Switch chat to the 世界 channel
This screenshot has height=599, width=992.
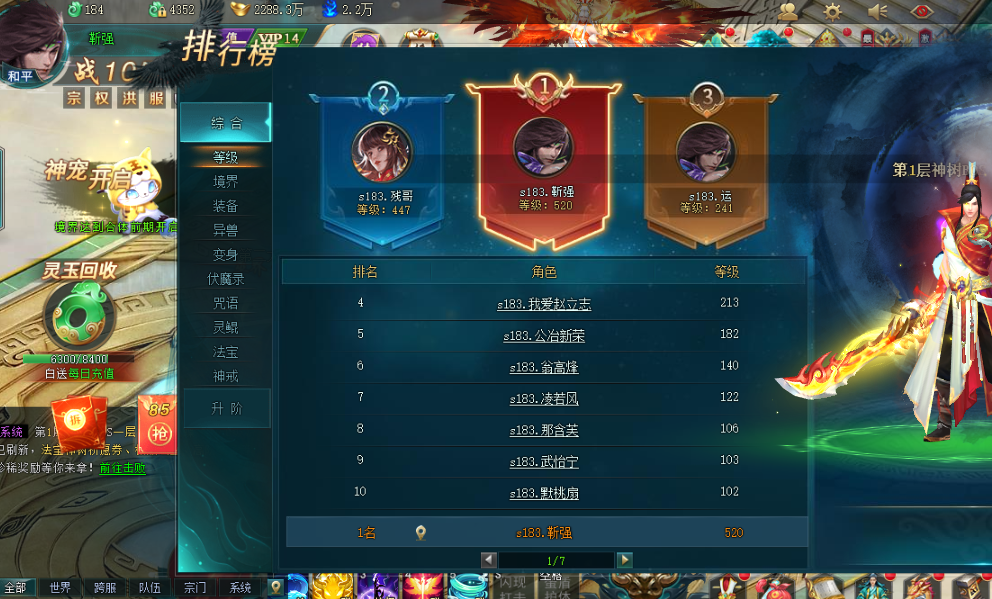point(61,588)
